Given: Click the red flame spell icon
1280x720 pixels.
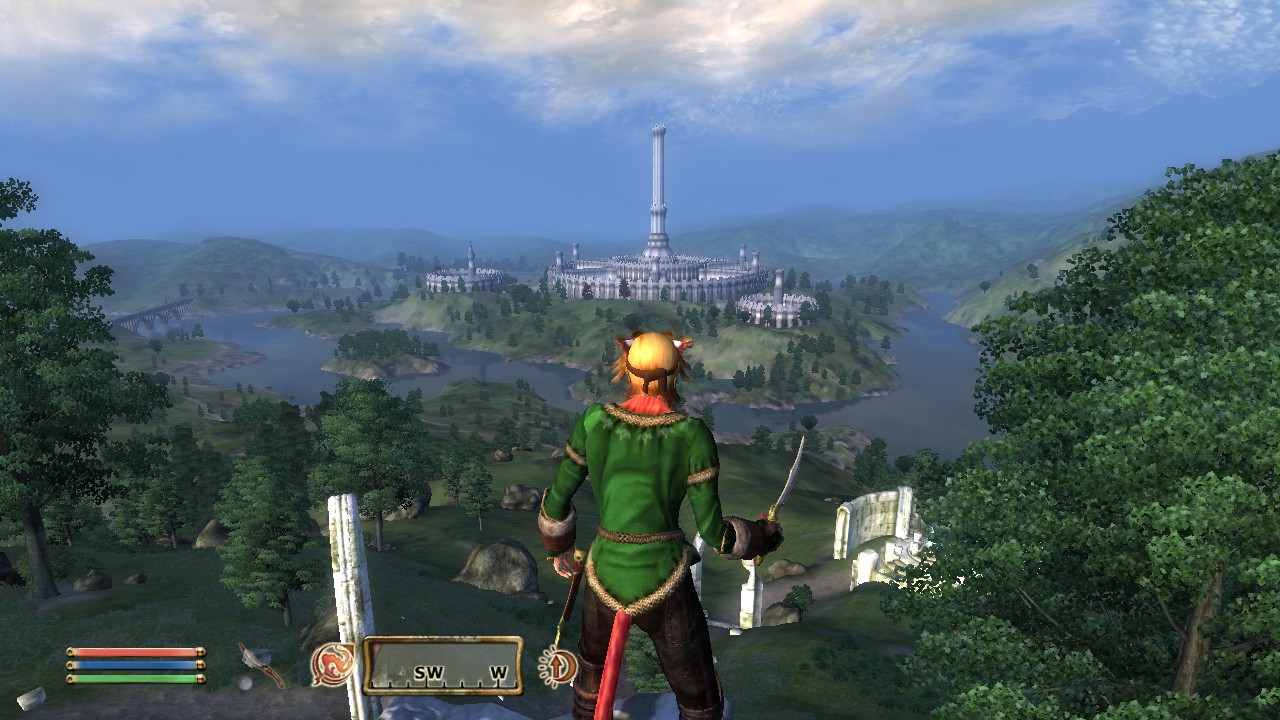Looking at the screenshot, I should point(332,664).
